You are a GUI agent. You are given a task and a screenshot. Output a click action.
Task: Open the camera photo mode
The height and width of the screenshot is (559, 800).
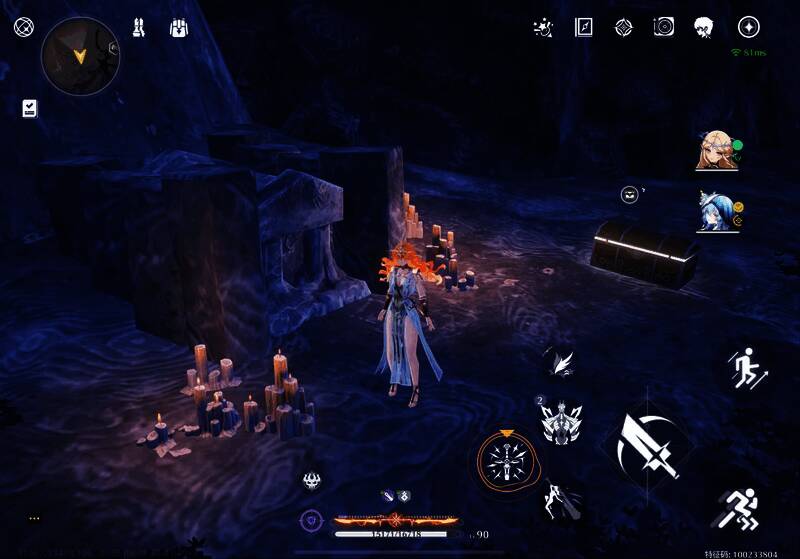click(x=664, y=28)
